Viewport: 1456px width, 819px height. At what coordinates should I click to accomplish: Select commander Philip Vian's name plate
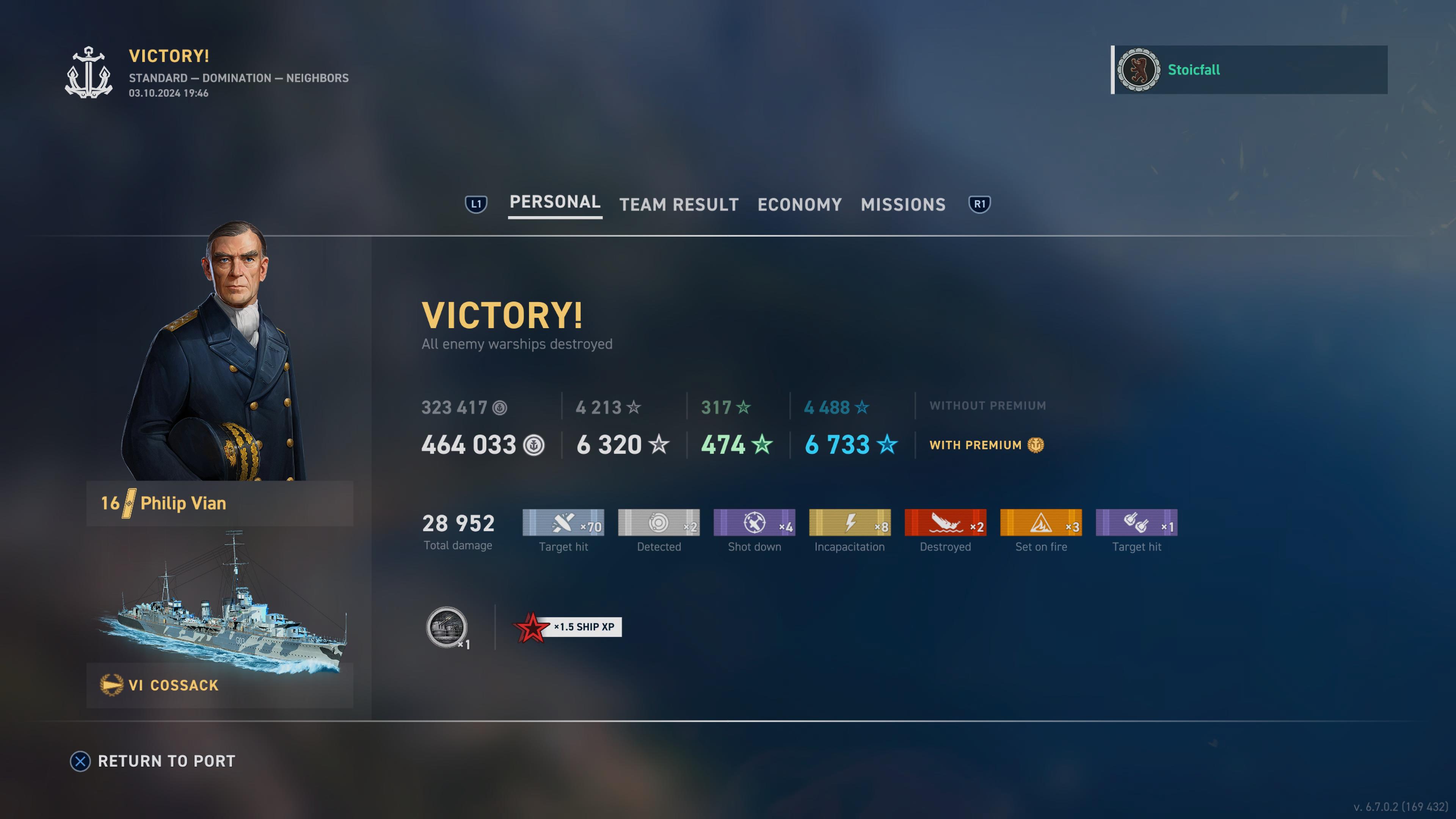click(x=220, y=503)
